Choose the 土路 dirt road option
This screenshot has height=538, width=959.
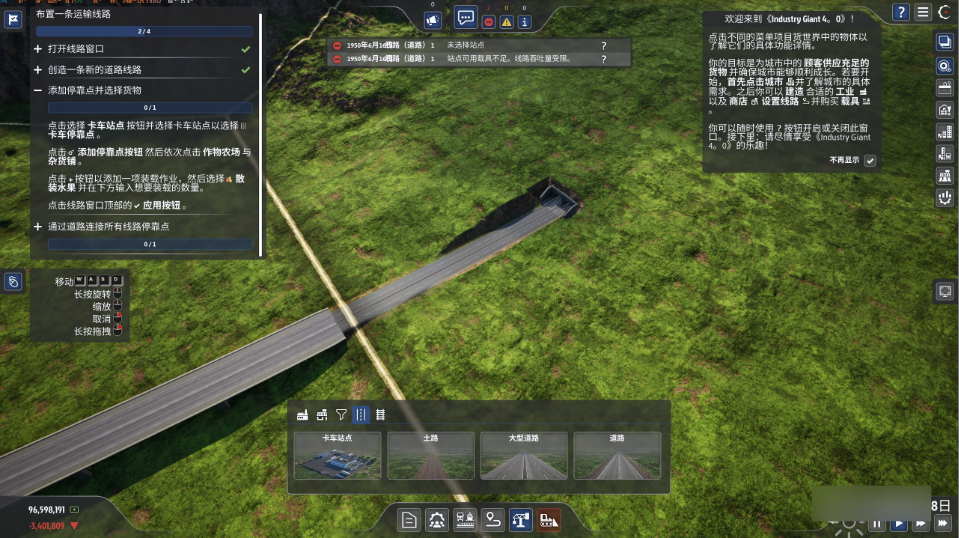tap(430, 456)
